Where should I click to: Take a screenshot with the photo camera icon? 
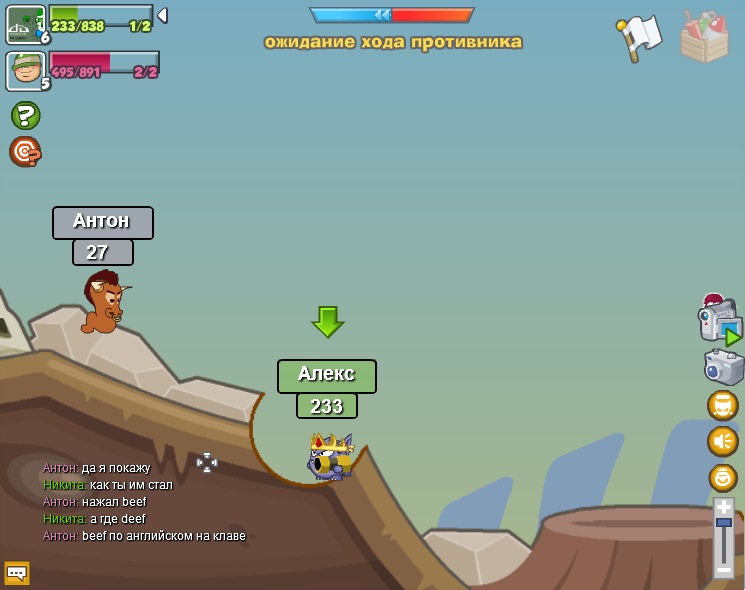(723, 367)
